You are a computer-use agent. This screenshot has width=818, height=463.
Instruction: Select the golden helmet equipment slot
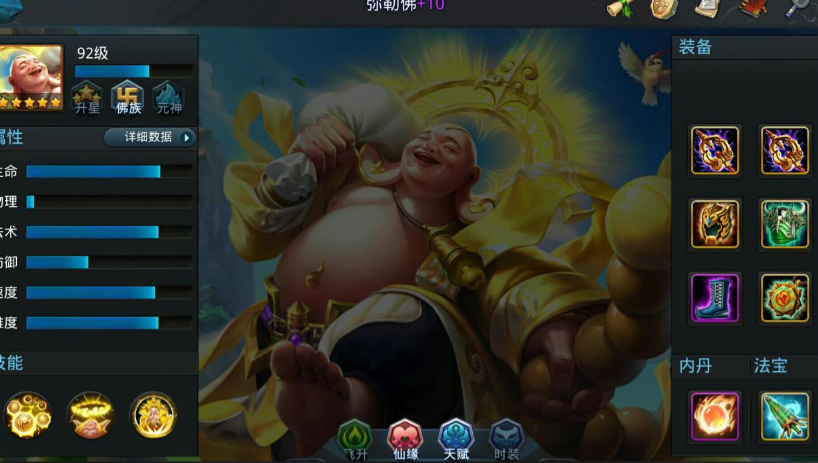[x=715, y=224]
